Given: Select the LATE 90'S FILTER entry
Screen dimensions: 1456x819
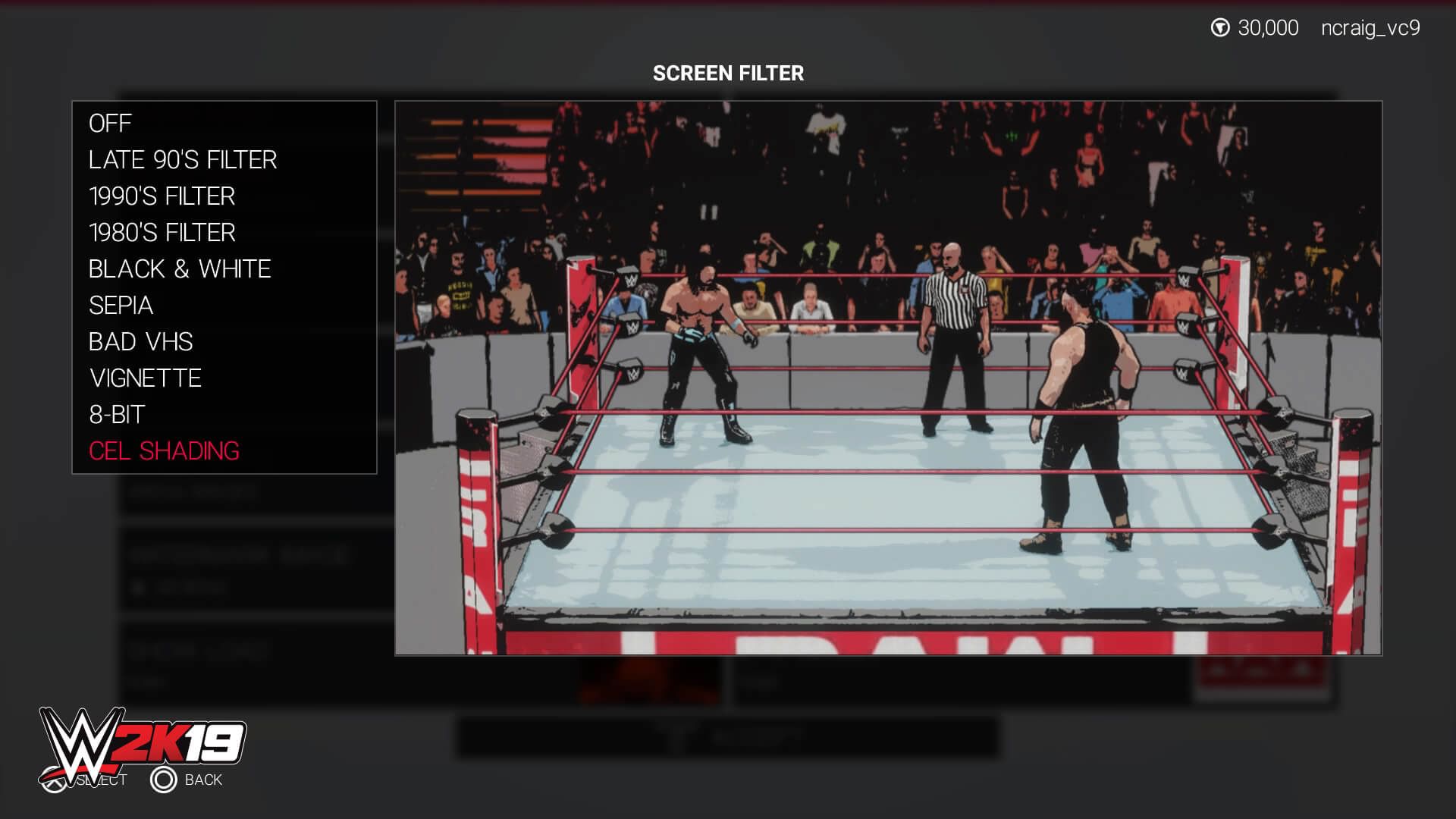Looking at the screenshot, I should (x=182, y=159).
